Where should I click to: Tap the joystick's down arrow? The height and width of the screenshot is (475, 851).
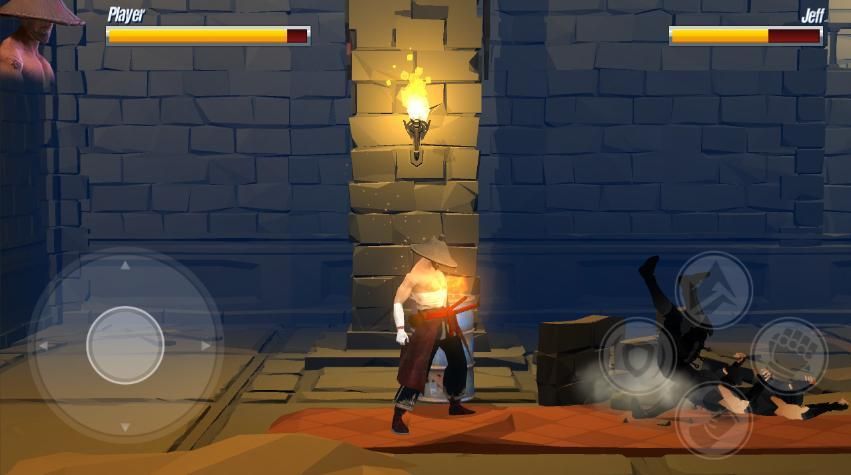click(125, 427)
